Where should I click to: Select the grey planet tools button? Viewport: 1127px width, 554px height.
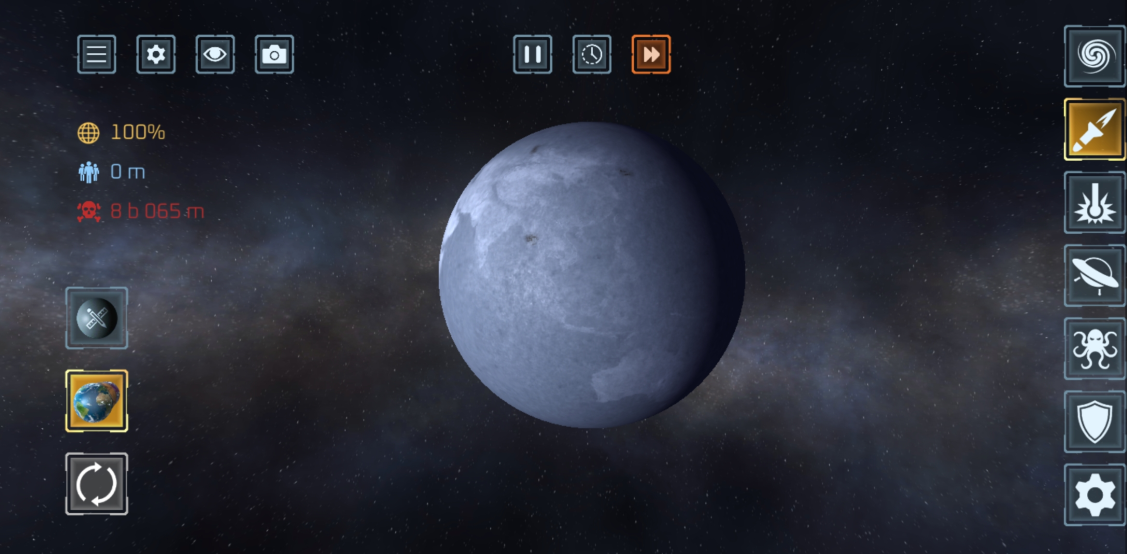pos(97,319)
